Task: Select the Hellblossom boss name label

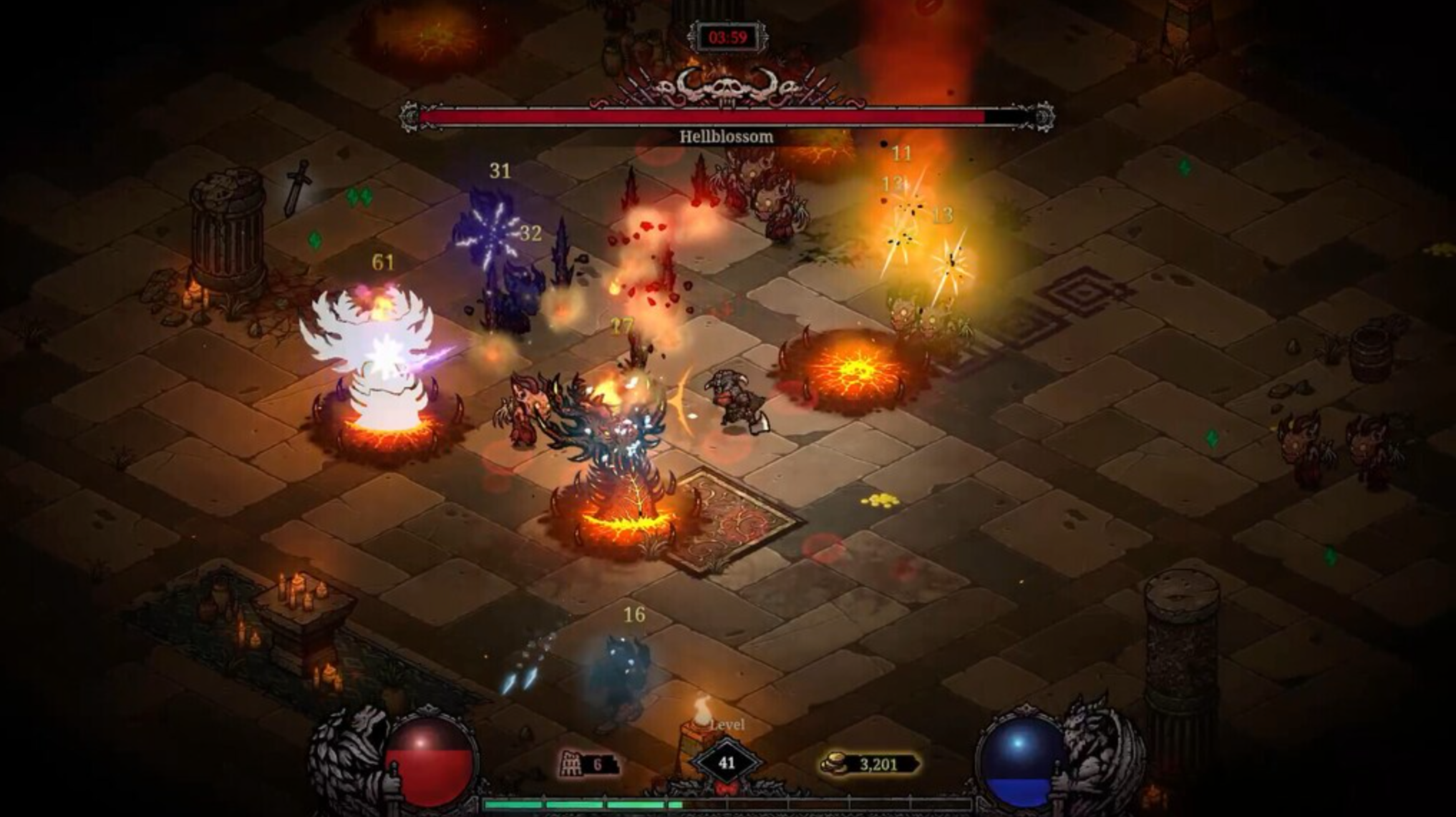Action: (x=725, y=135)
